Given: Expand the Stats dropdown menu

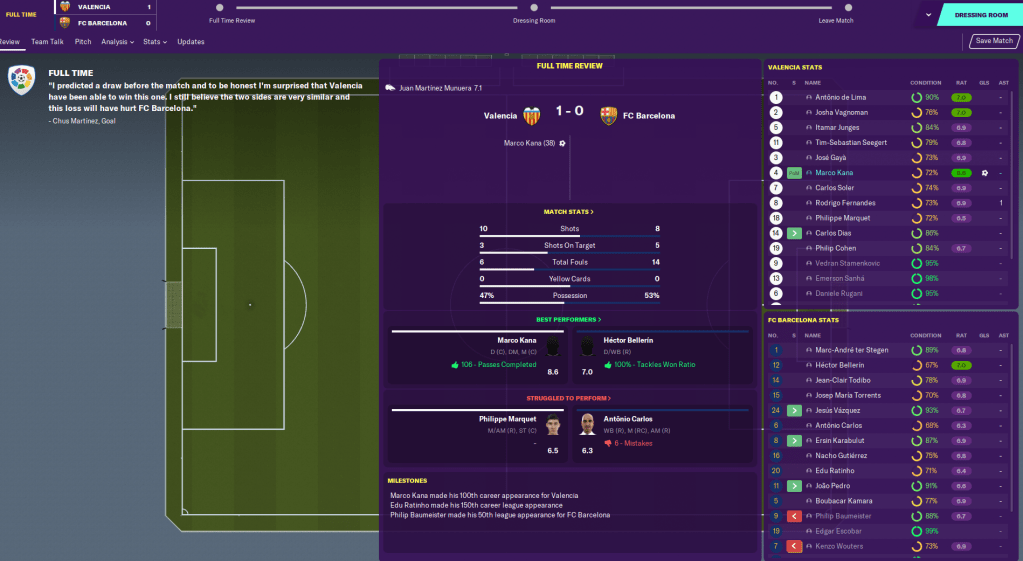Looking at the screenshot, I should [153, 42].
